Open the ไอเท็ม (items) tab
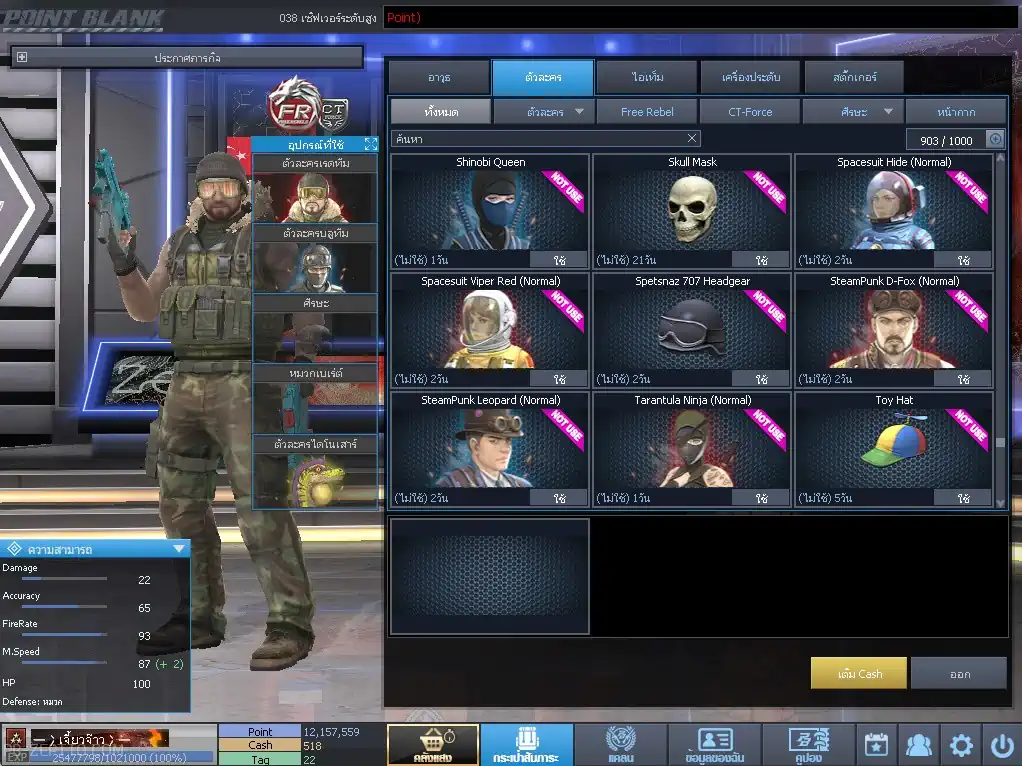Screen dimensions: 1022x766 tap(647, 77)
